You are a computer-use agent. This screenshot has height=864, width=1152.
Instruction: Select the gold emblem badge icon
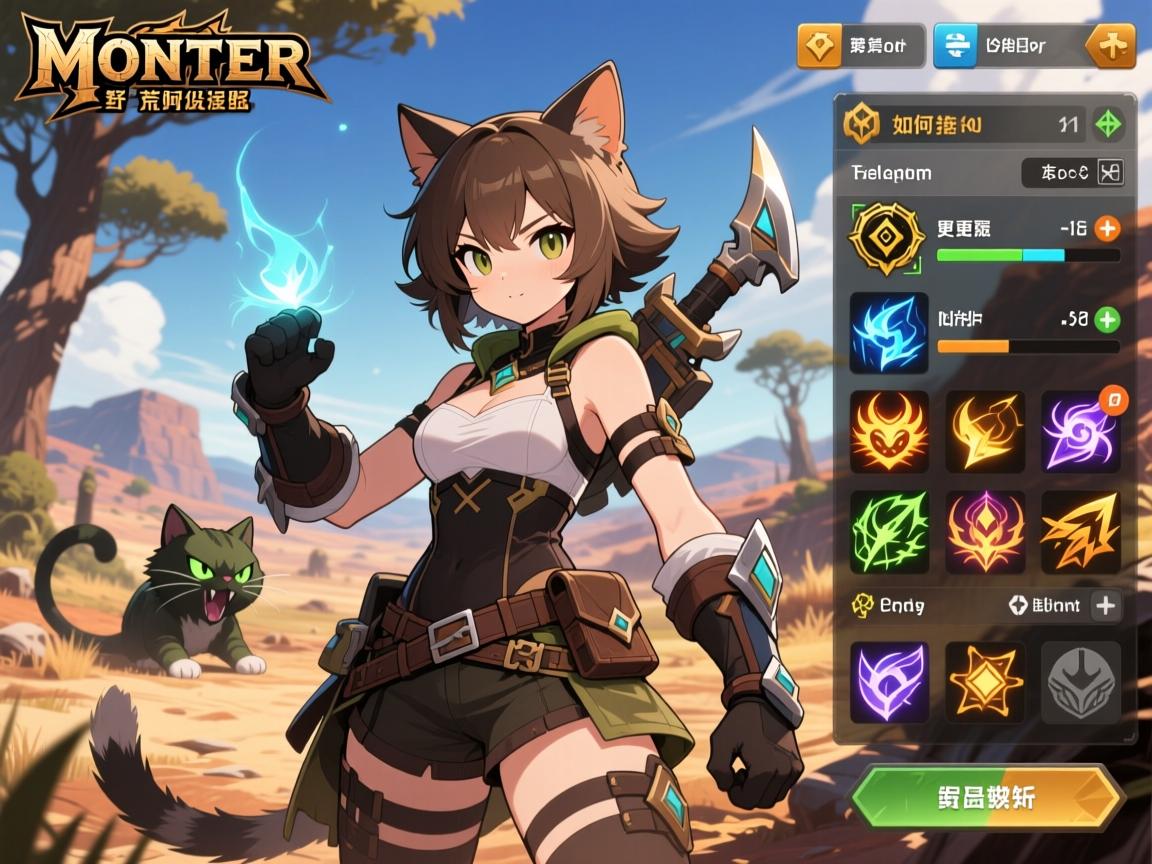[885, 238]
